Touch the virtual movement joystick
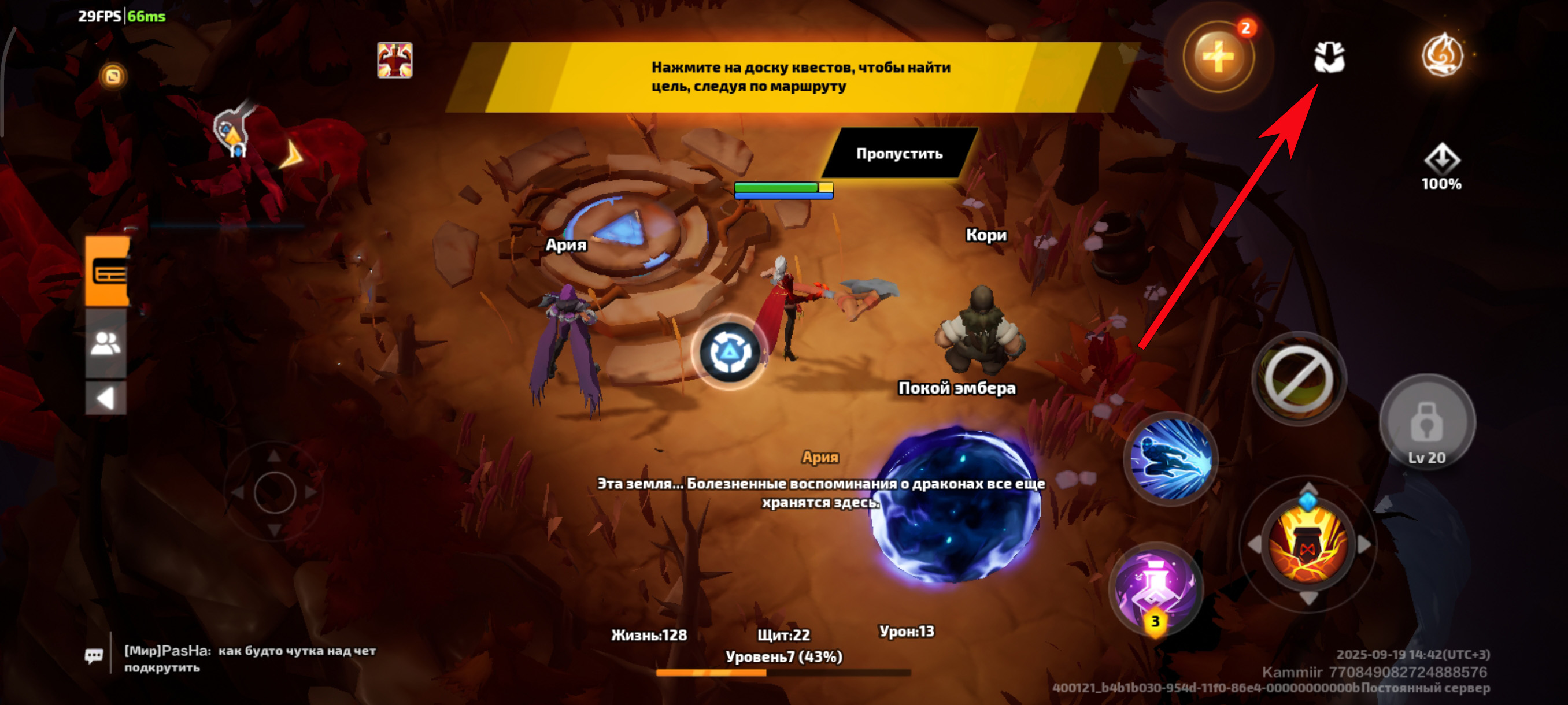The height and width of the screenshot is (705, 1568). pos(275,492)
